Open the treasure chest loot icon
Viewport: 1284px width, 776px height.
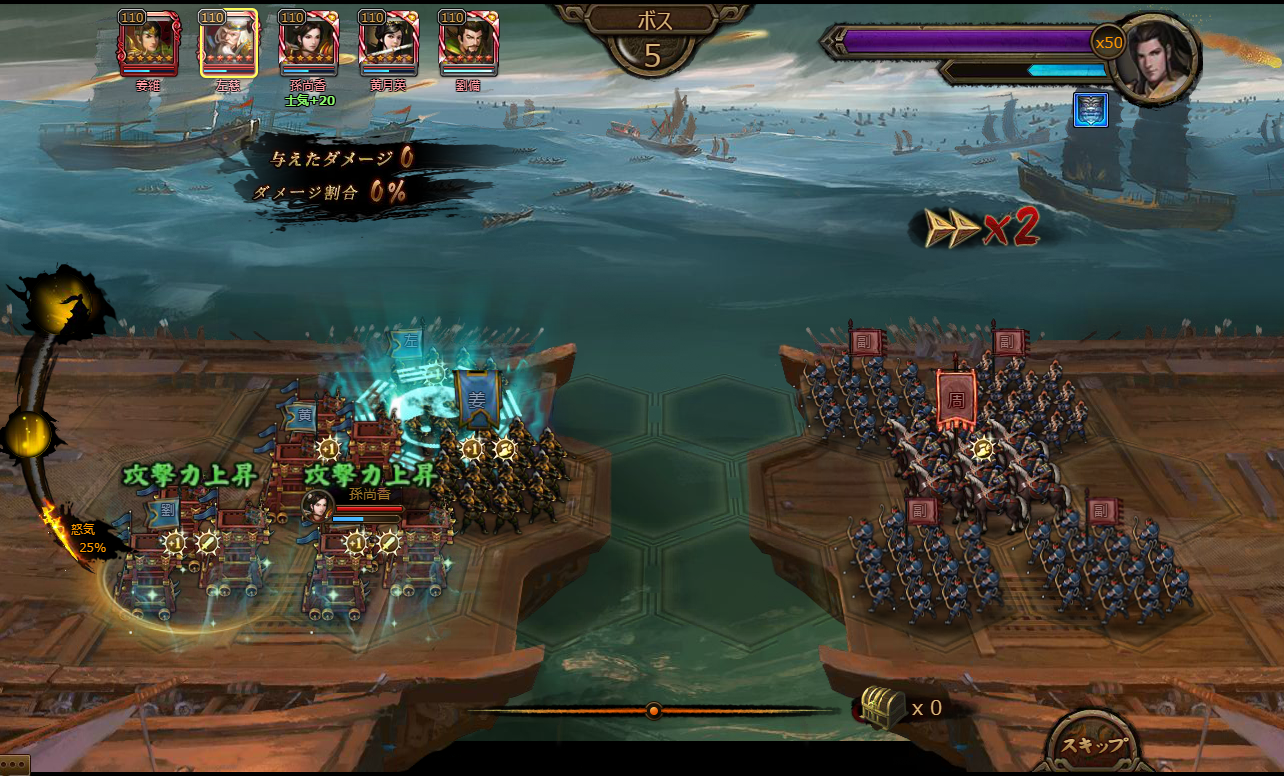pos(882,708)
